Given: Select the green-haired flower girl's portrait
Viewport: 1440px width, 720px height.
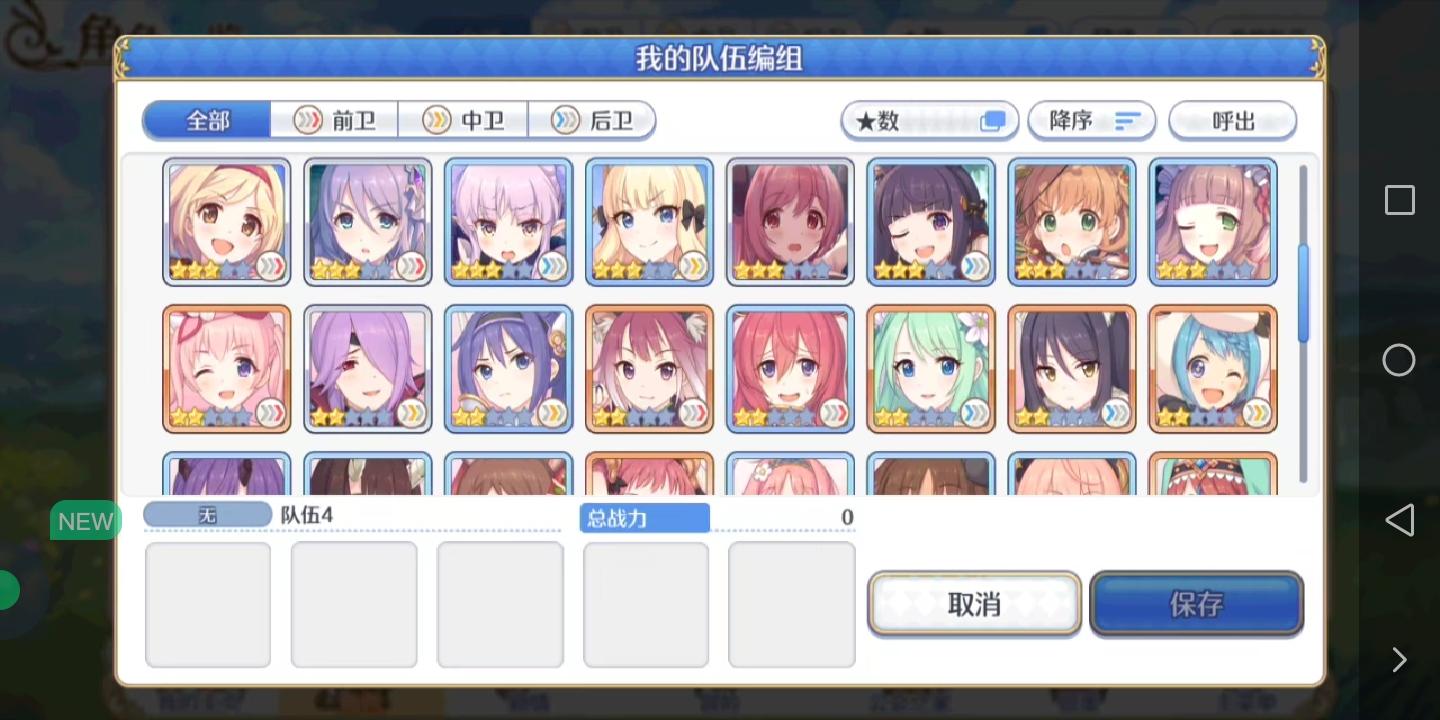Looking at the screenshot, I should [x=930, y=368].
